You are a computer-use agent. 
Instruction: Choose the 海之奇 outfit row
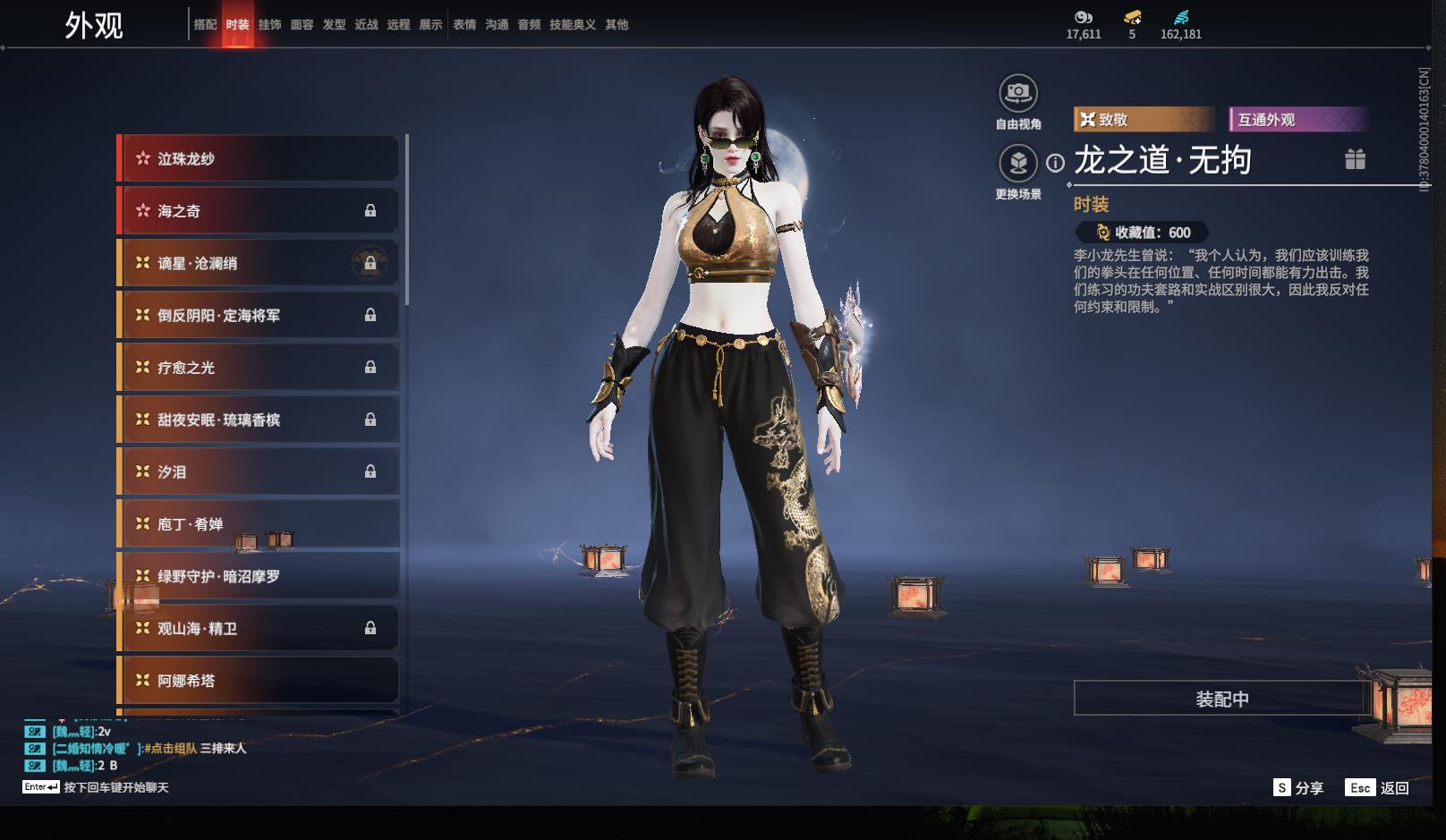[259, 211]
